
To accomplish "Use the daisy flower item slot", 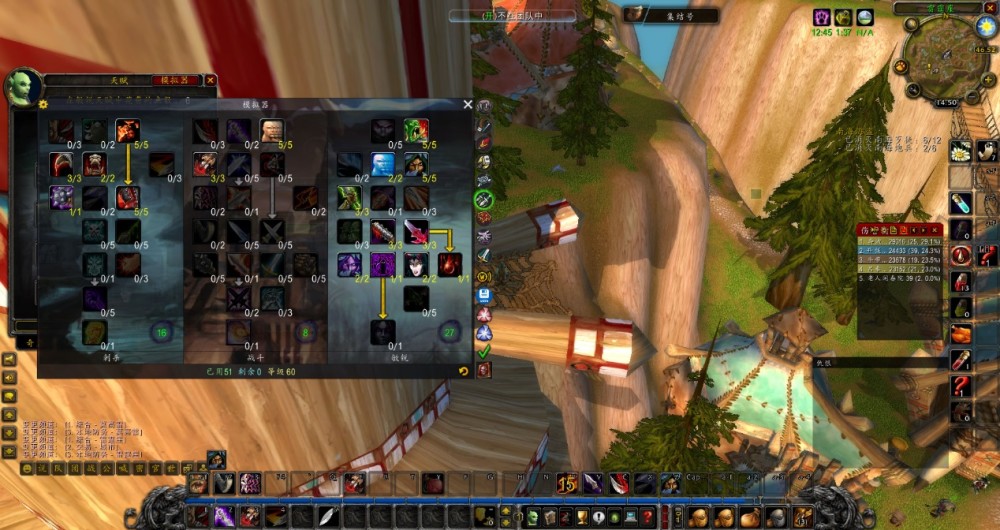I will (x=961, y=152).
